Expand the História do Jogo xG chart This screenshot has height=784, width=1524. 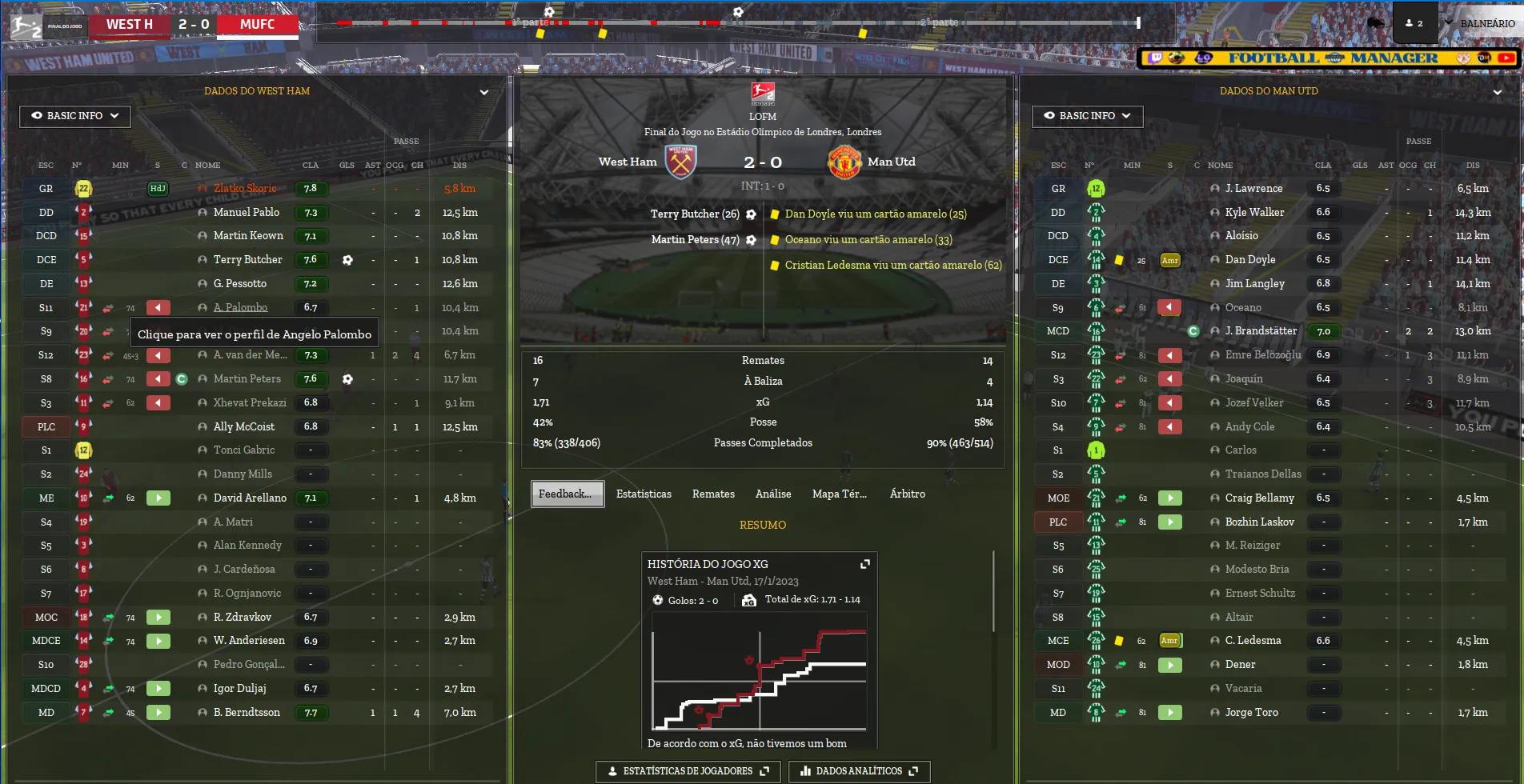pos(864,564)
